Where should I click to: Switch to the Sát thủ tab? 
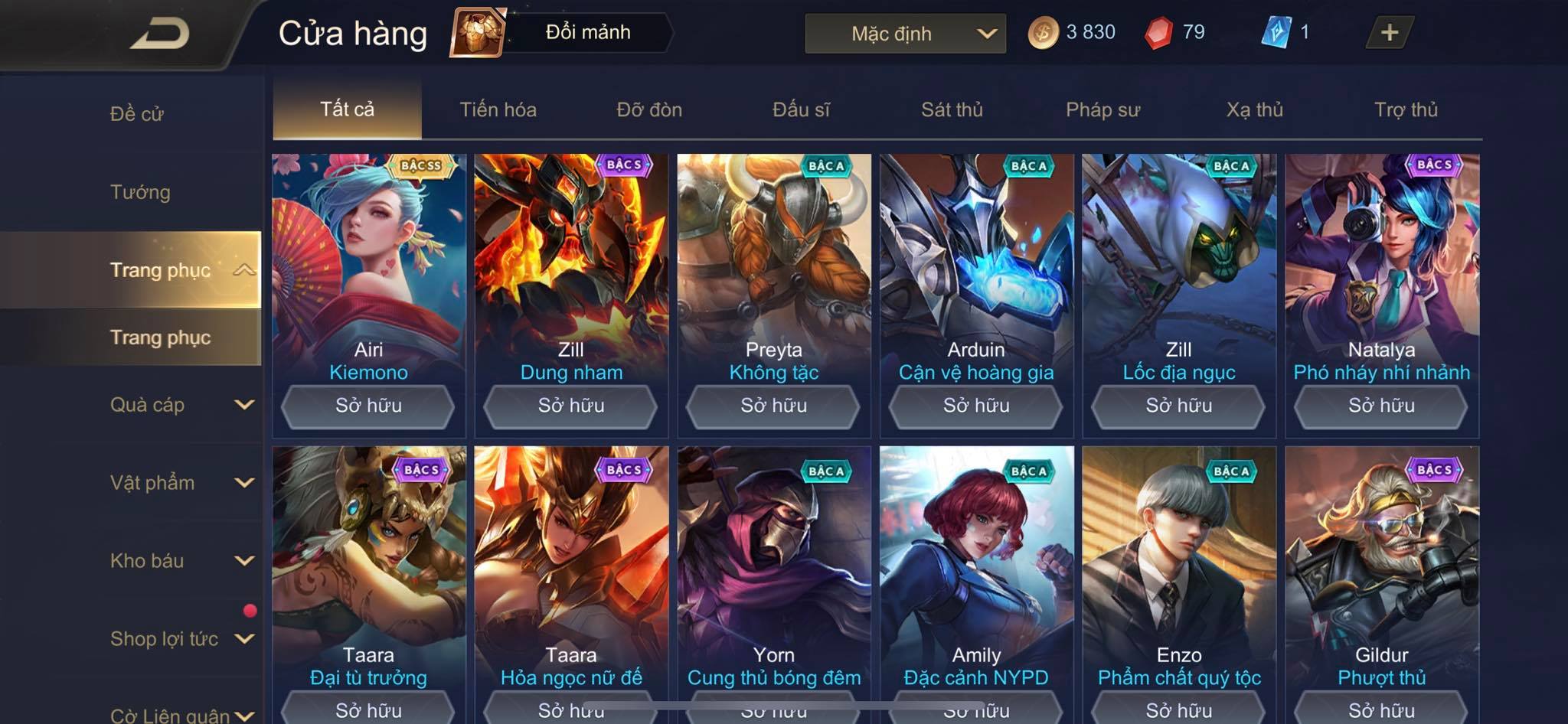[952, 109]
